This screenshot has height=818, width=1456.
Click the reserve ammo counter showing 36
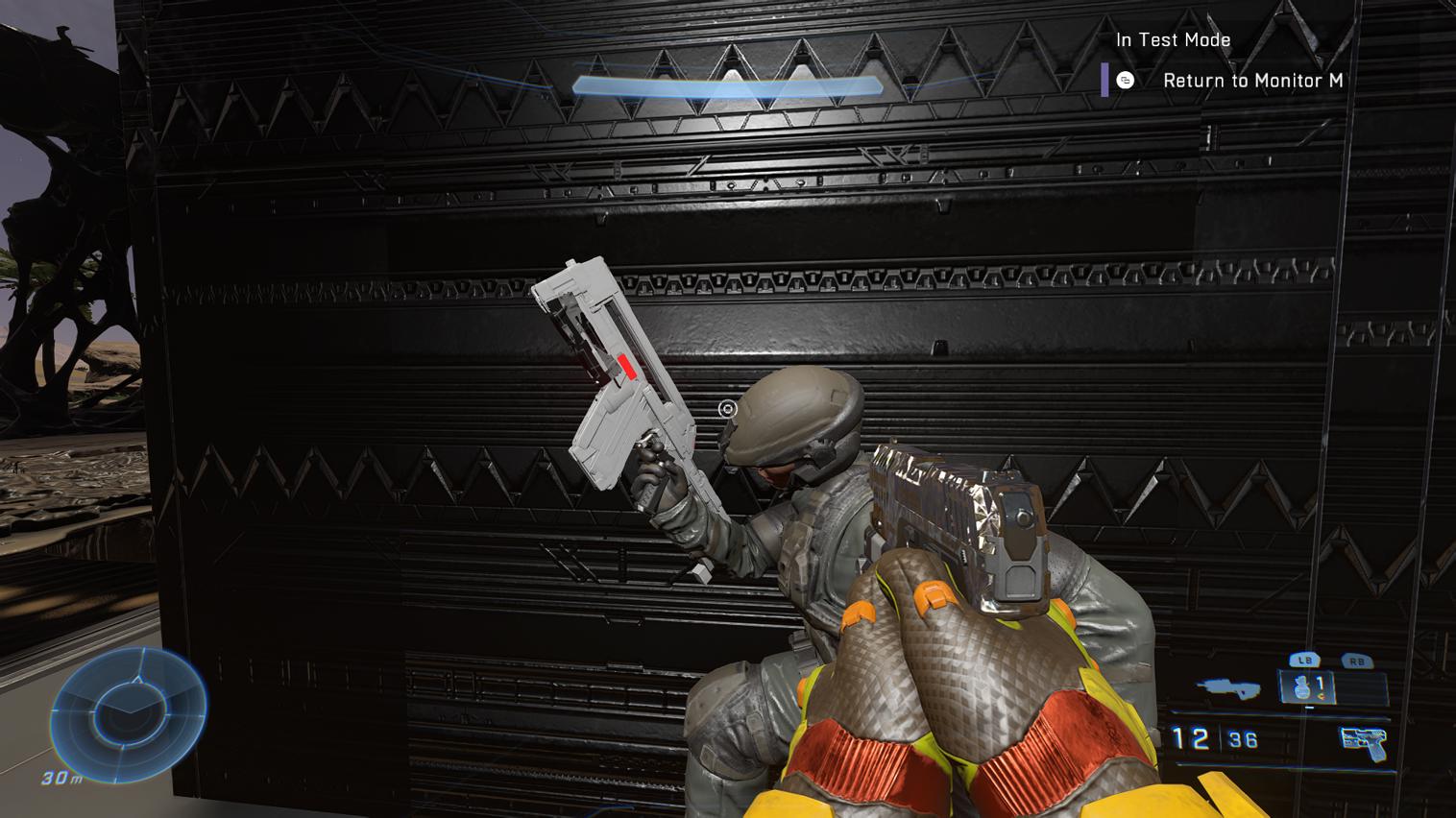pyautogui.click(x=1246, y=739)
